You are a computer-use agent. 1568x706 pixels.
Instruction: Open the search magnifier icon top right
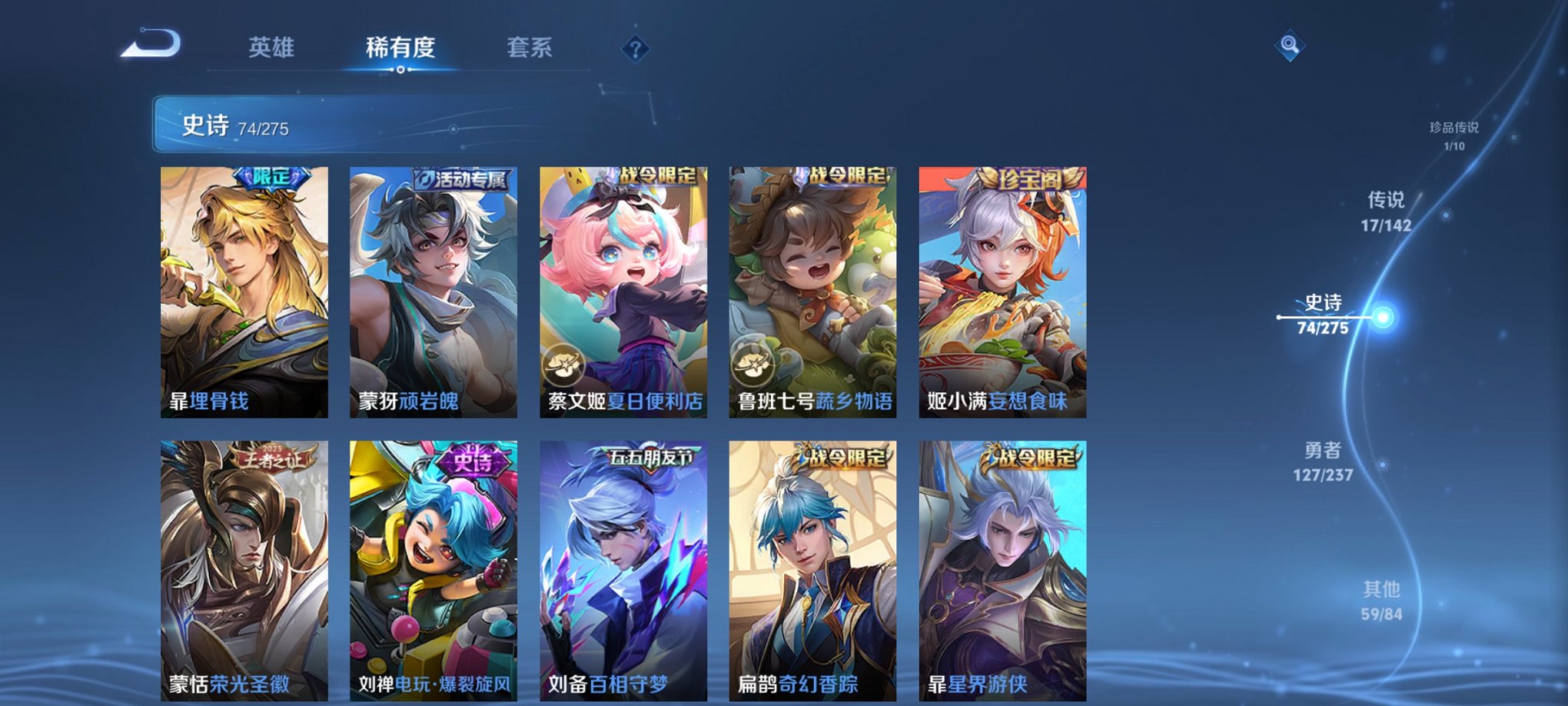tap(1291, 45)
